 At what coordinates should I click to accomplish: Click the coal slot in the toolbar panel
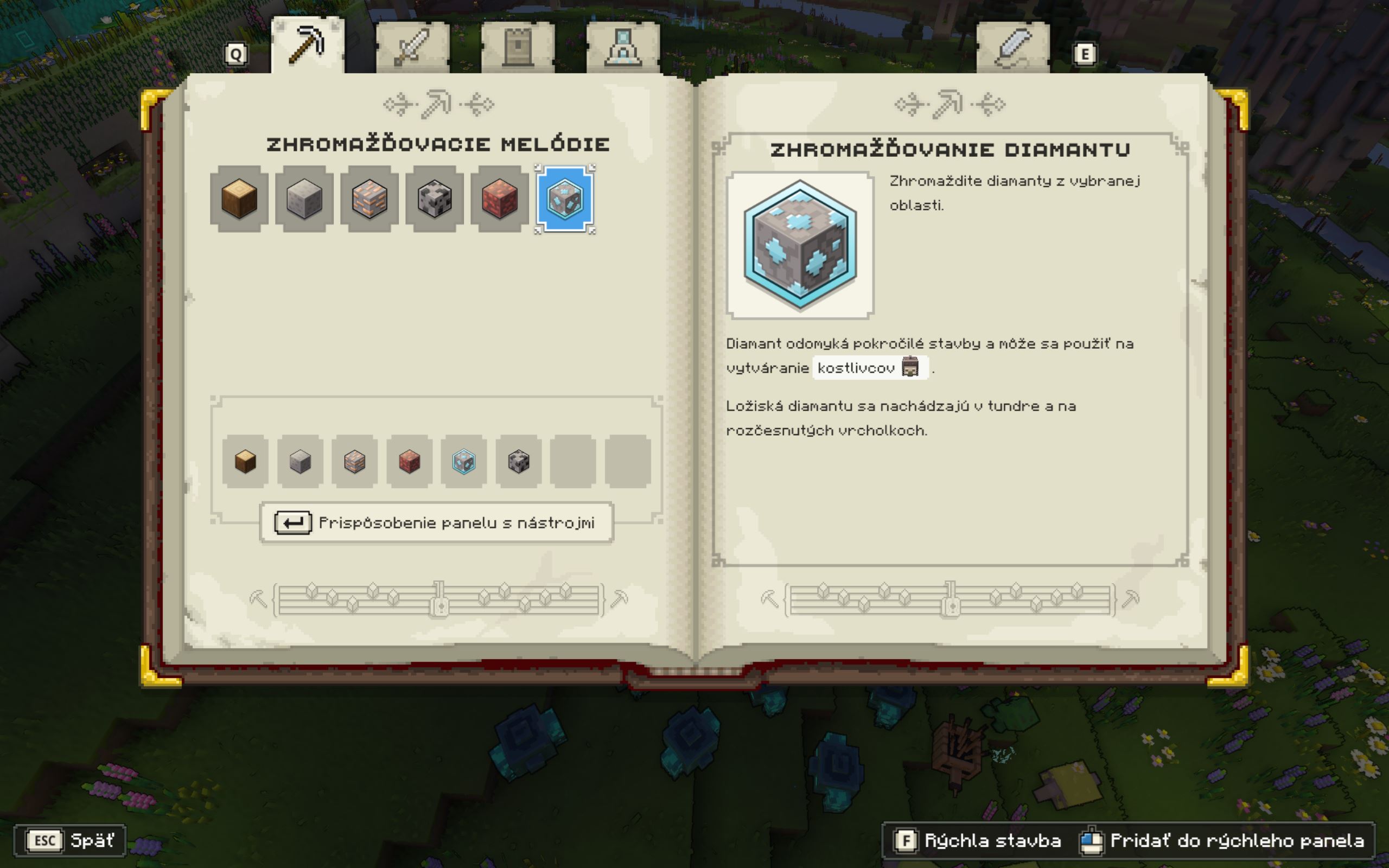click(518, 462)
